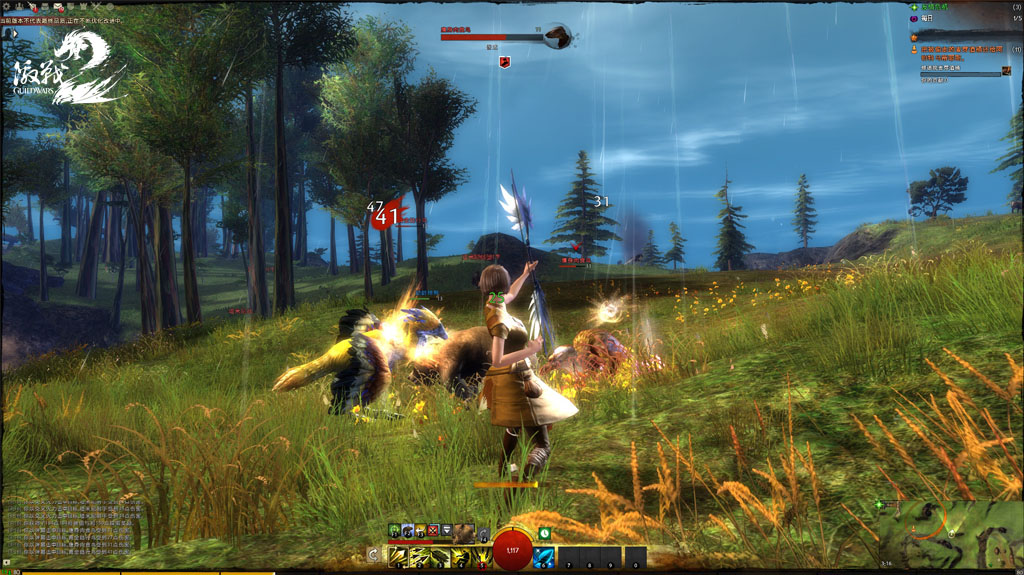Activate weapon skill 2 multi-arrow volley

419,556
